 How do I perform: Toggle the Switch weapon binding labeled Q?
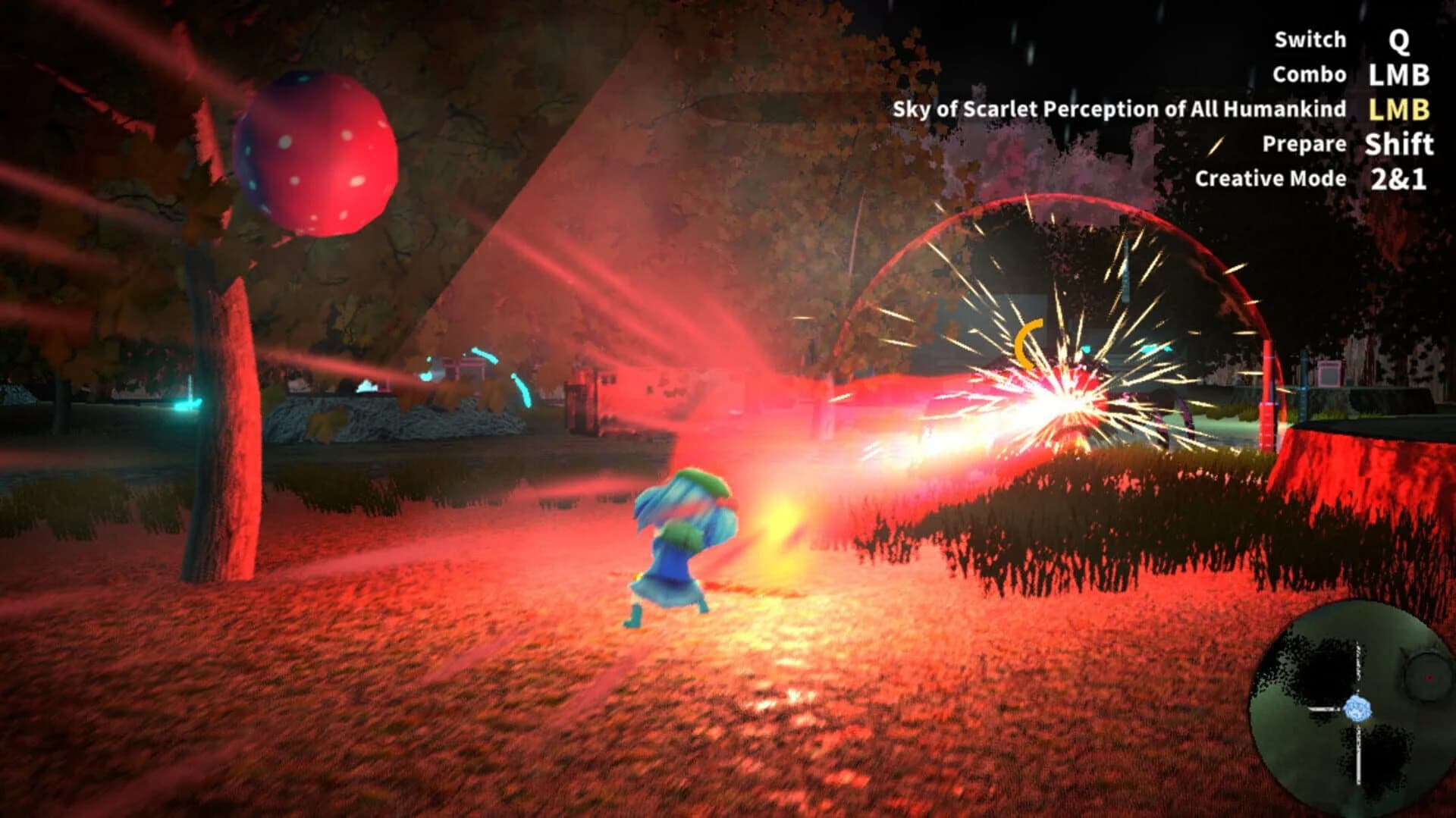[1310, 39]
